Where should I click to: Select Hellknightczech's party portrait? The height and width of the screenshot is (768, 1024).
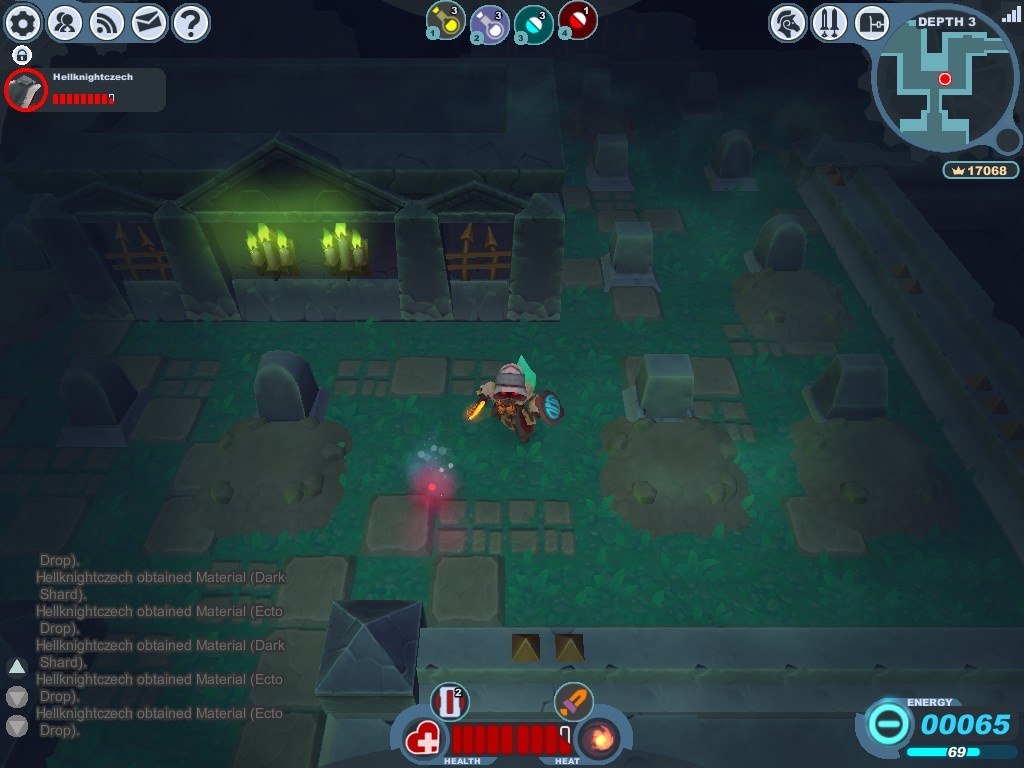pyautogui.click(x=26, y=90)
